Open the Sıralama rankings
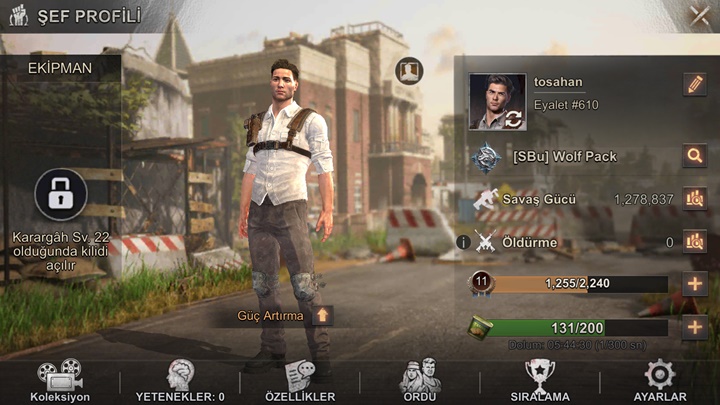The height and width of the screenshot is (405, 720). click(x=540, y=381)
